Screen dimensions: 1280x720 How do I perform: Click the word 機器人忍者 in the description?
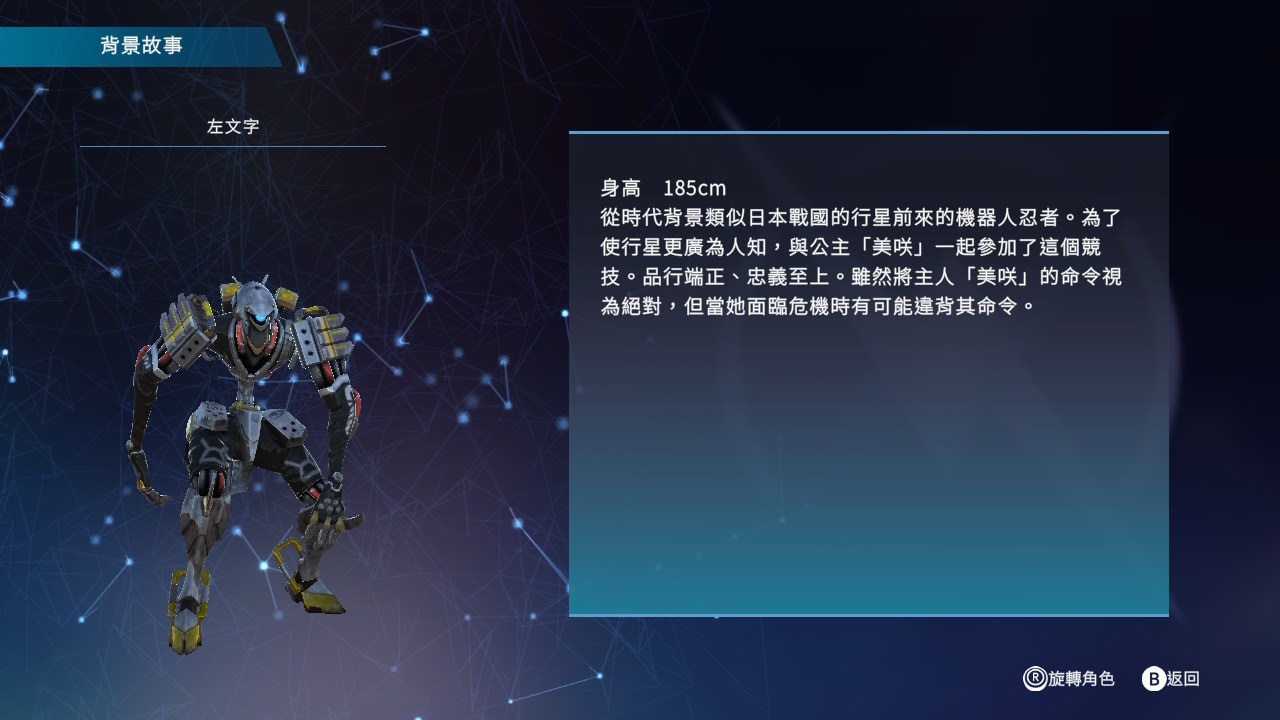click(1010, 218)
